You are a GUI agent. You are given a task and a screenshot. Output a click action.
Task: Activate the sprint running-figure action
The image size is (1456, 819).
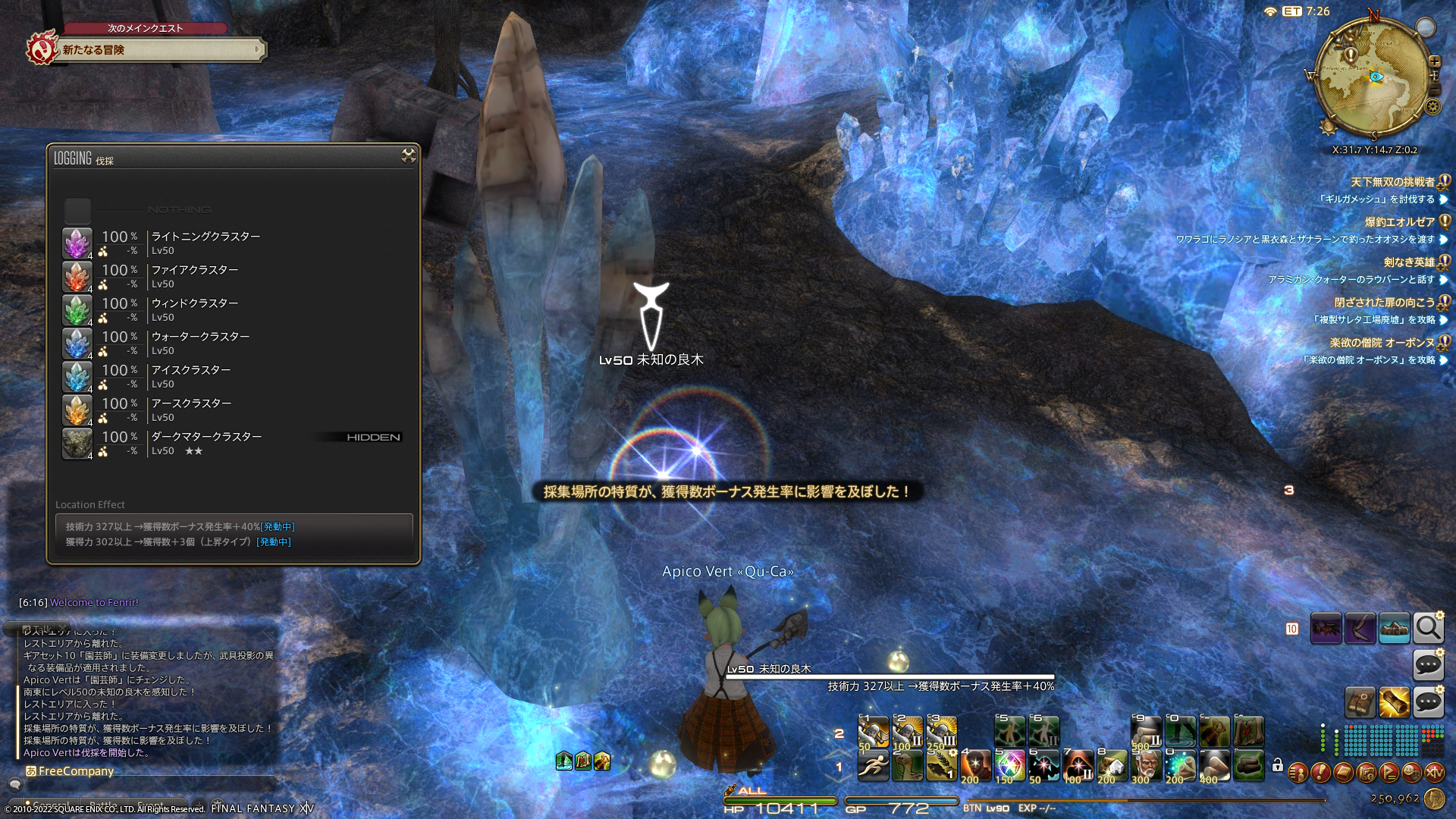coord(874,766)
